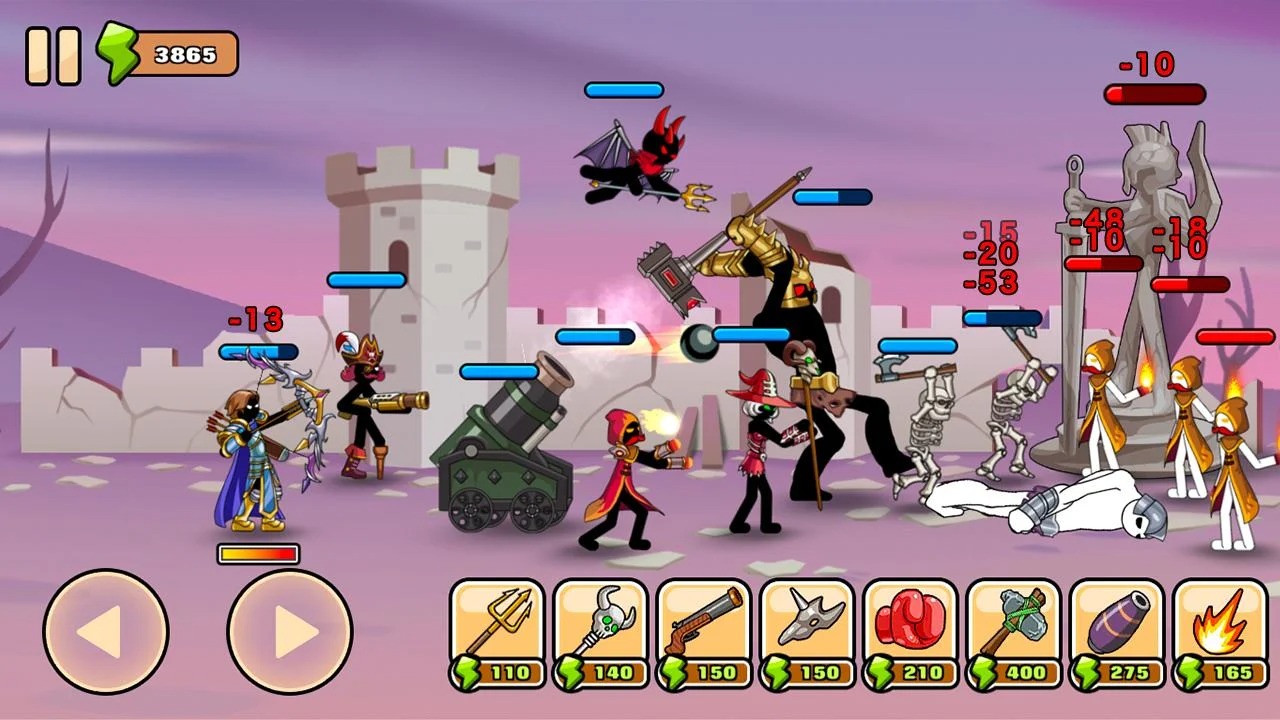Screen dimensions: 1280x720
Task: Tap the move left arrow button
Action: 105,631
